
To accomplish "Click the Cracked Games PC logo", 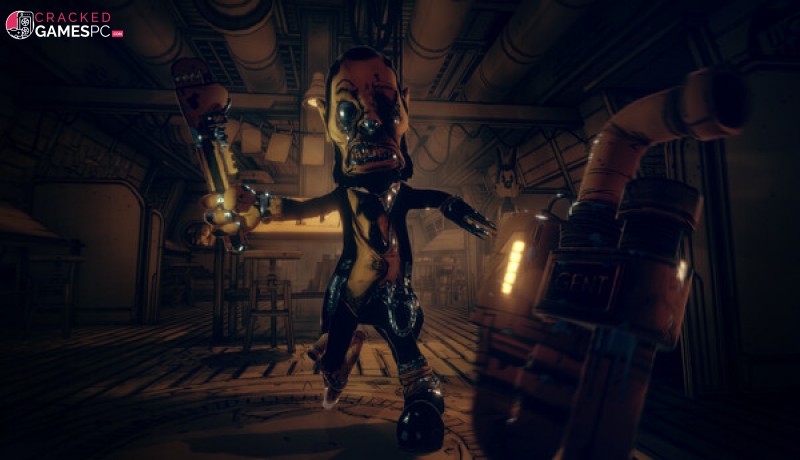I will point(64,25).
